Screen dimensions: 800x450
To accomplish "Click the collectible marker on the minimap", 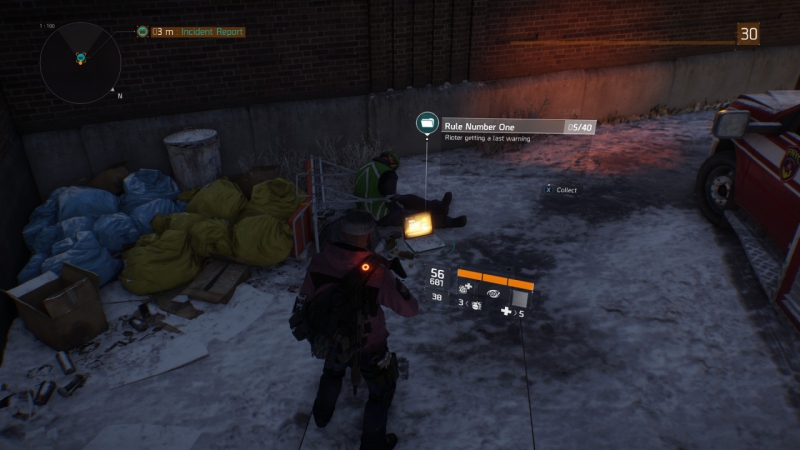I will point(80,59).
